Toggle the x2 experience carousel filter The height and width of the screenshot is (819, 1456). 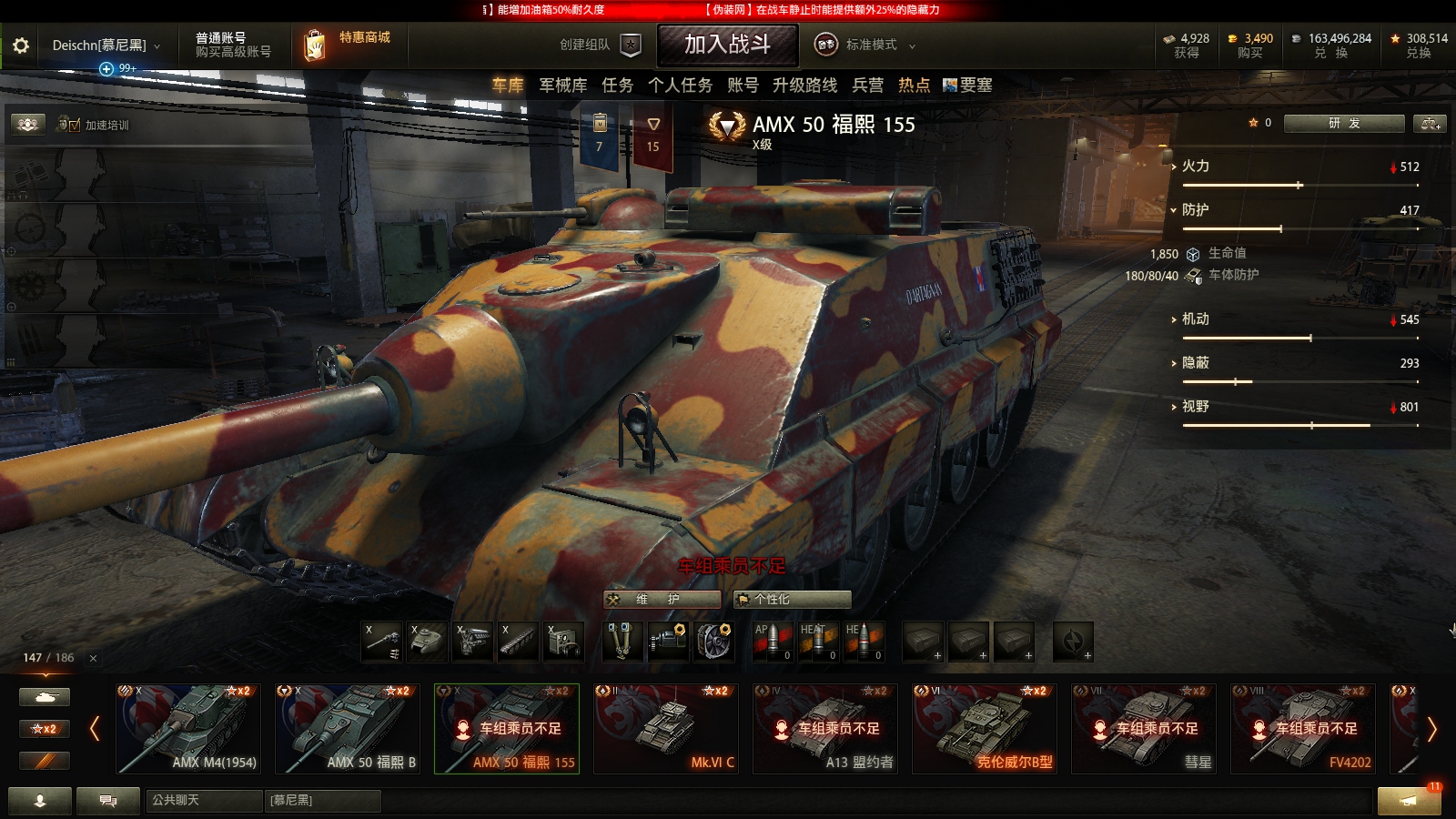45,728
